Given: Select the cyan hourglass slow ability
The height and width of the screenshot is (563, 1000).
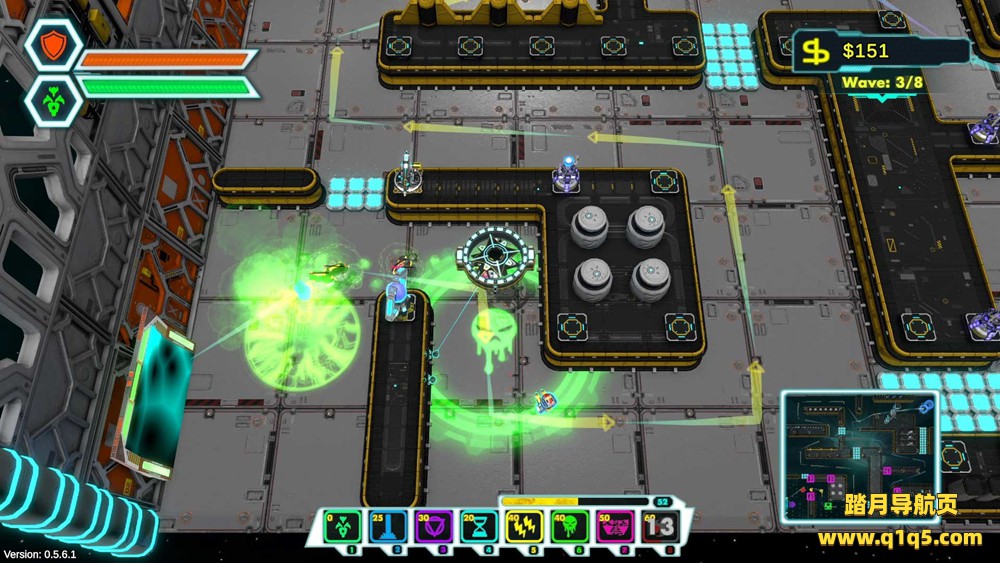Looking at the screenshot, I should pyautogui.click(x=478, y=526).
